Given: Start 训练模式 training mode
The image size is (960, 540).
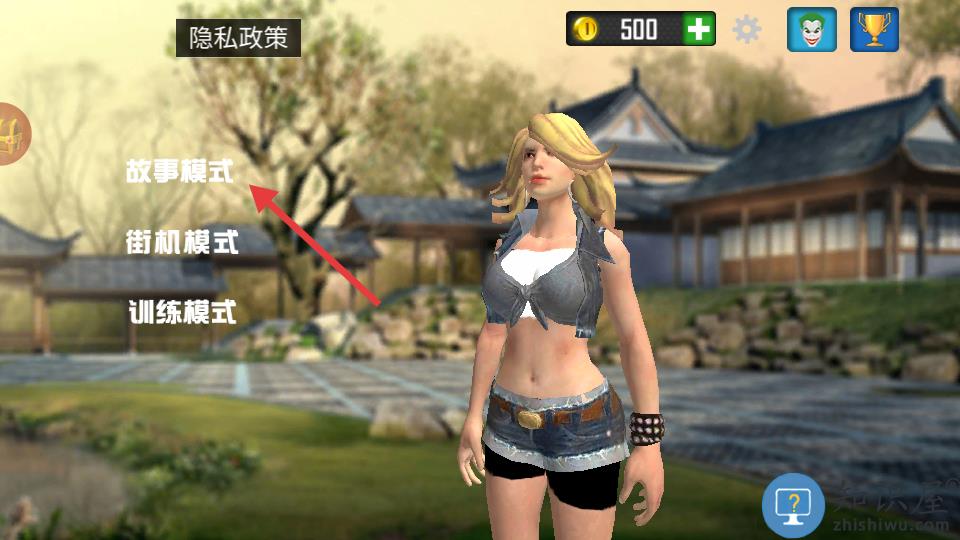Looking at the screenshot, I should (x=182, y=311).
